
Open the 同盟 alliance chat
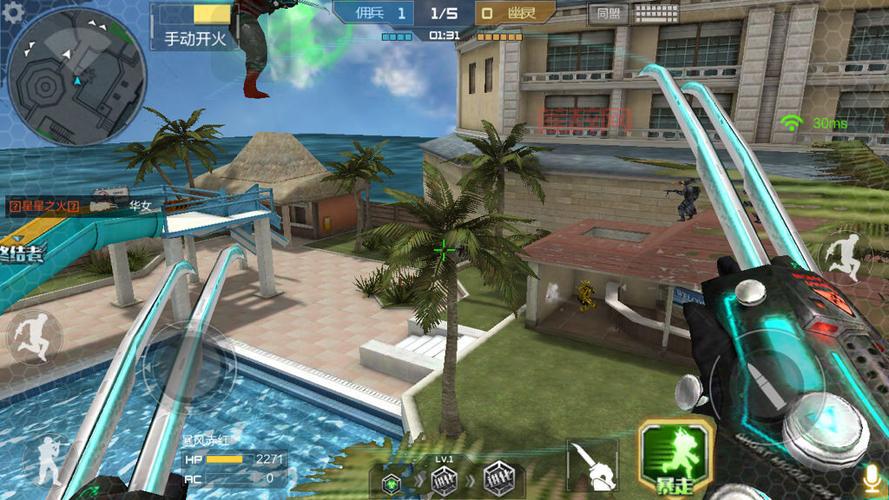pyautogui.click(x=606, y=13)
